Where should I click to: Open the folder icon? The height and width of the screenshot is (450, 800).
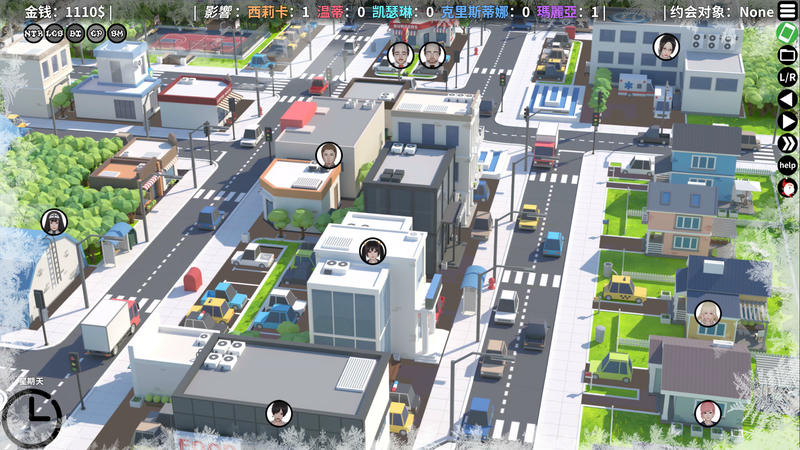tap(788, 54)
